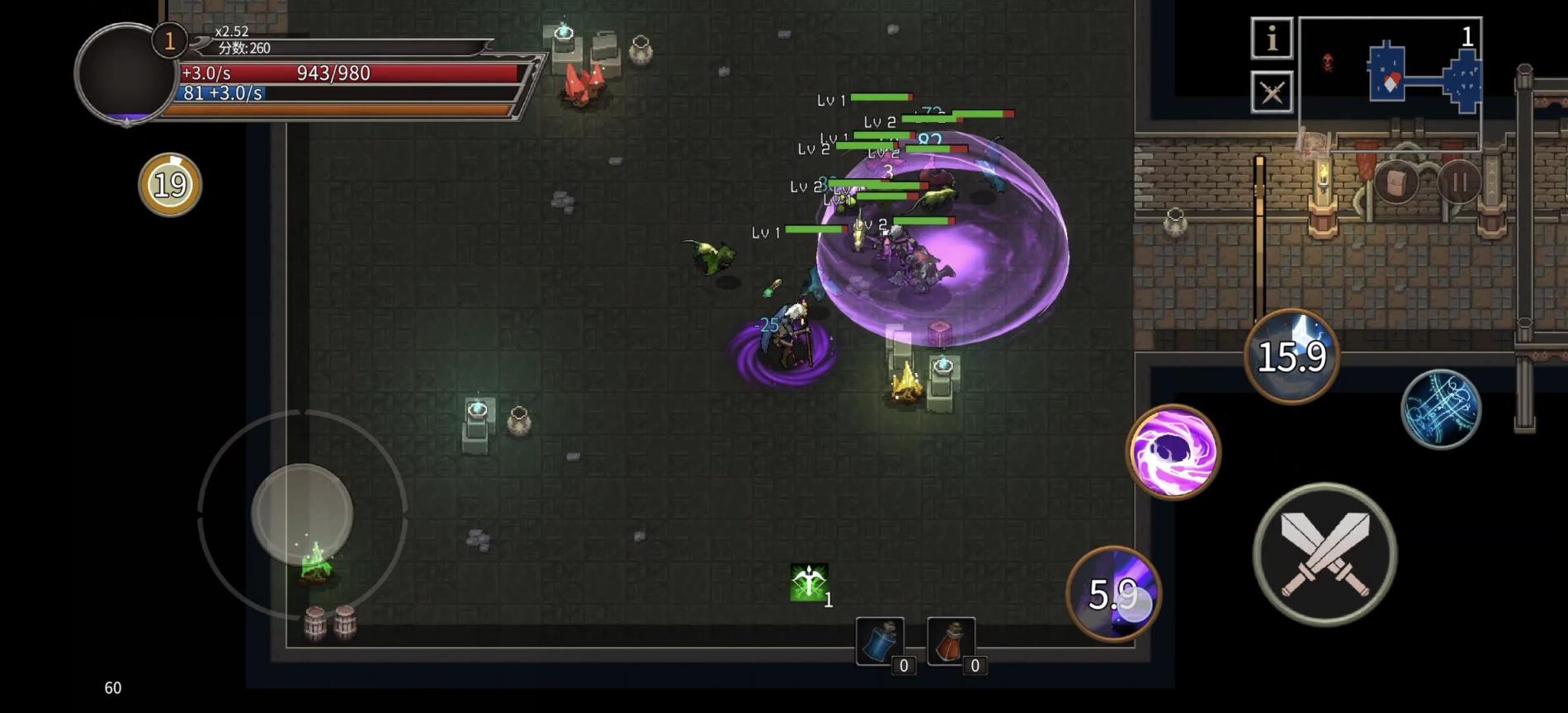Tap the gold coin counter showing 19
This screenshot has height=713, width=1568.
tap(170, 185)
